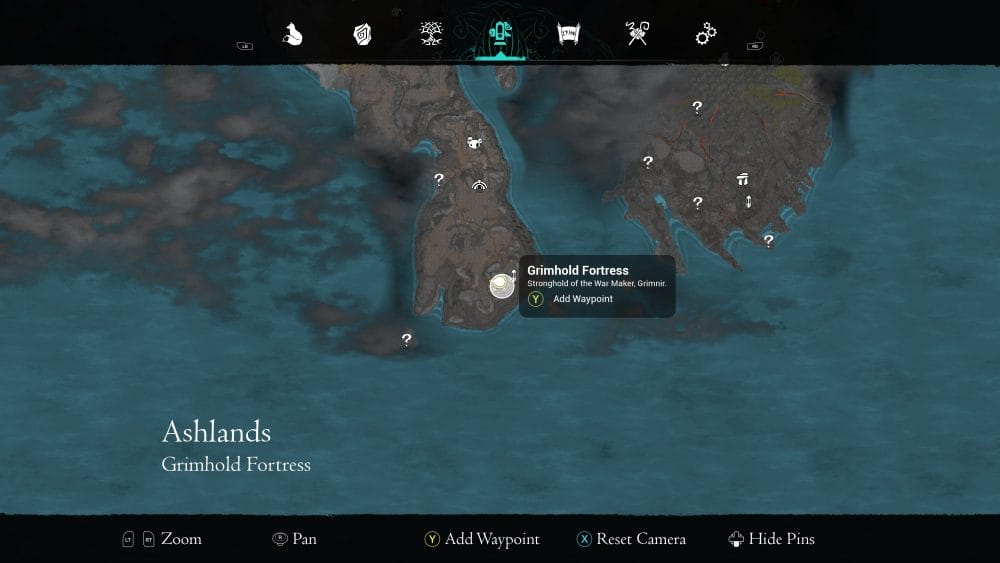The width and height of the screenshot is (1000, 563).
Task: Click the stone gate map marker
Action: pos(742,180)
